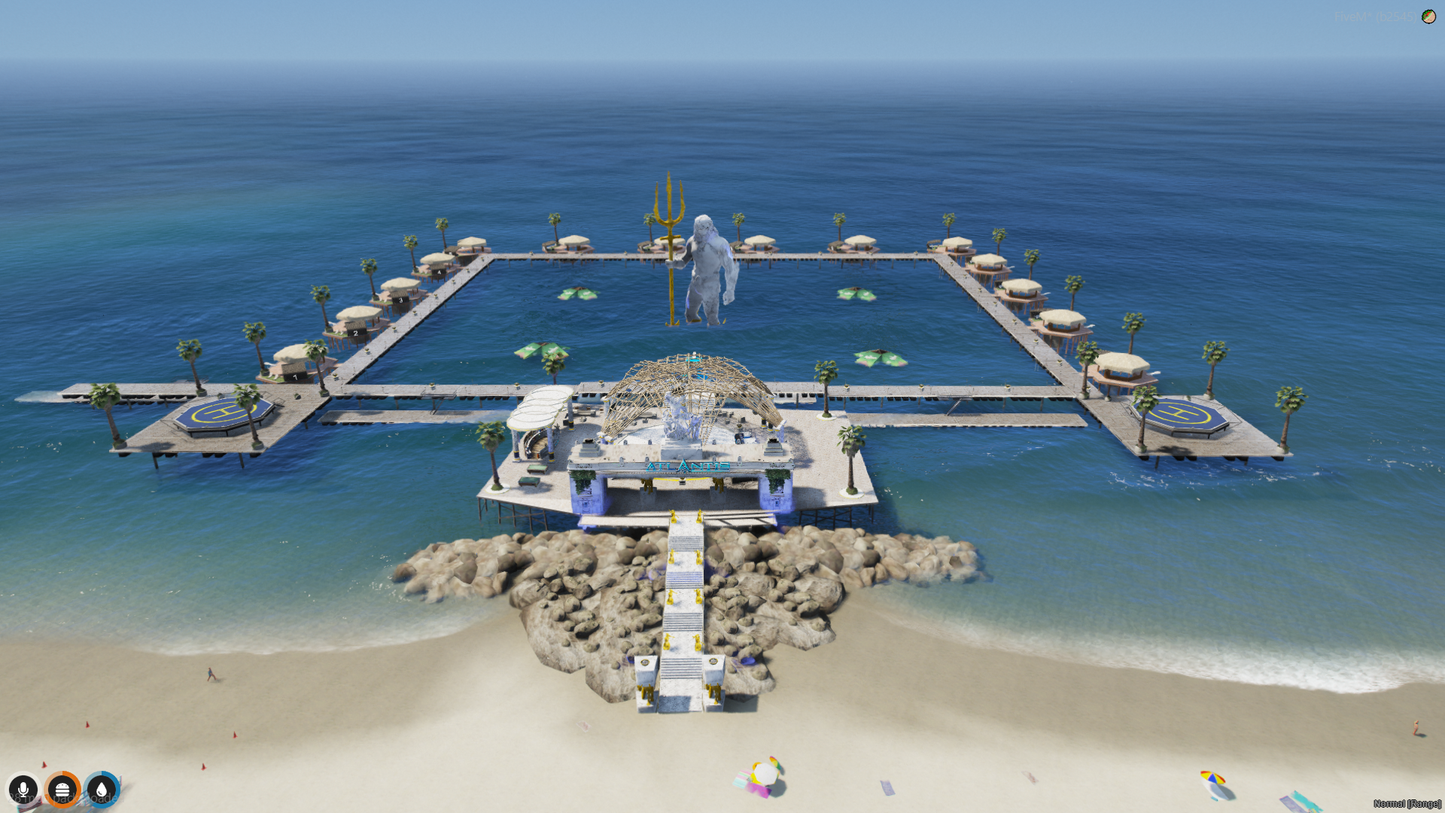Select the compass icon in the top-right corner
Viewport: 1445px width, 813px height.
coord(1429,17)
